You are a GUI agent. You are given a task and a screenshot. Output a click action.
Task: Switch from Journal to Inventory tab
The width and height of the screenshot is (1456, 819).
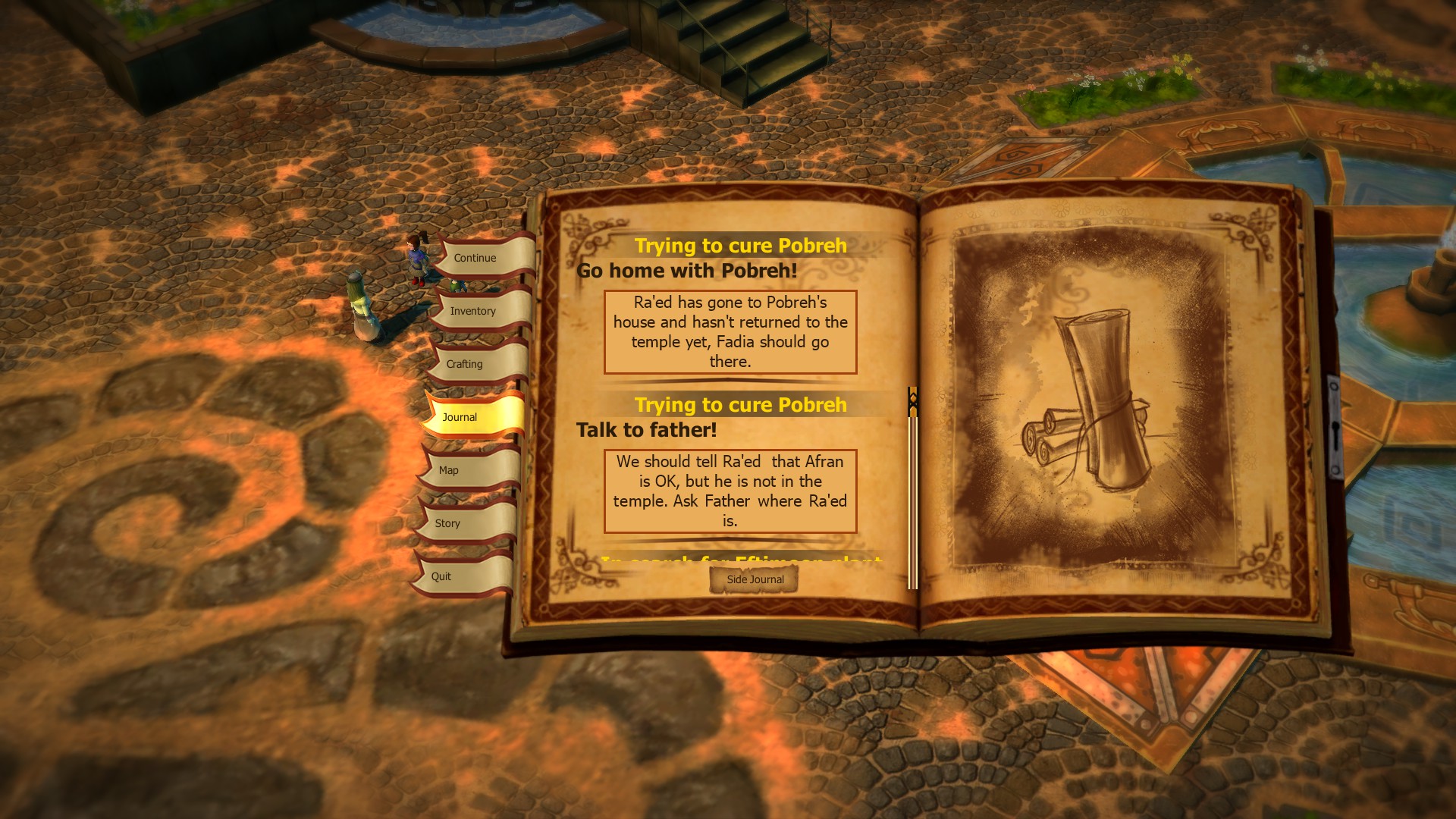pos(472,311)
